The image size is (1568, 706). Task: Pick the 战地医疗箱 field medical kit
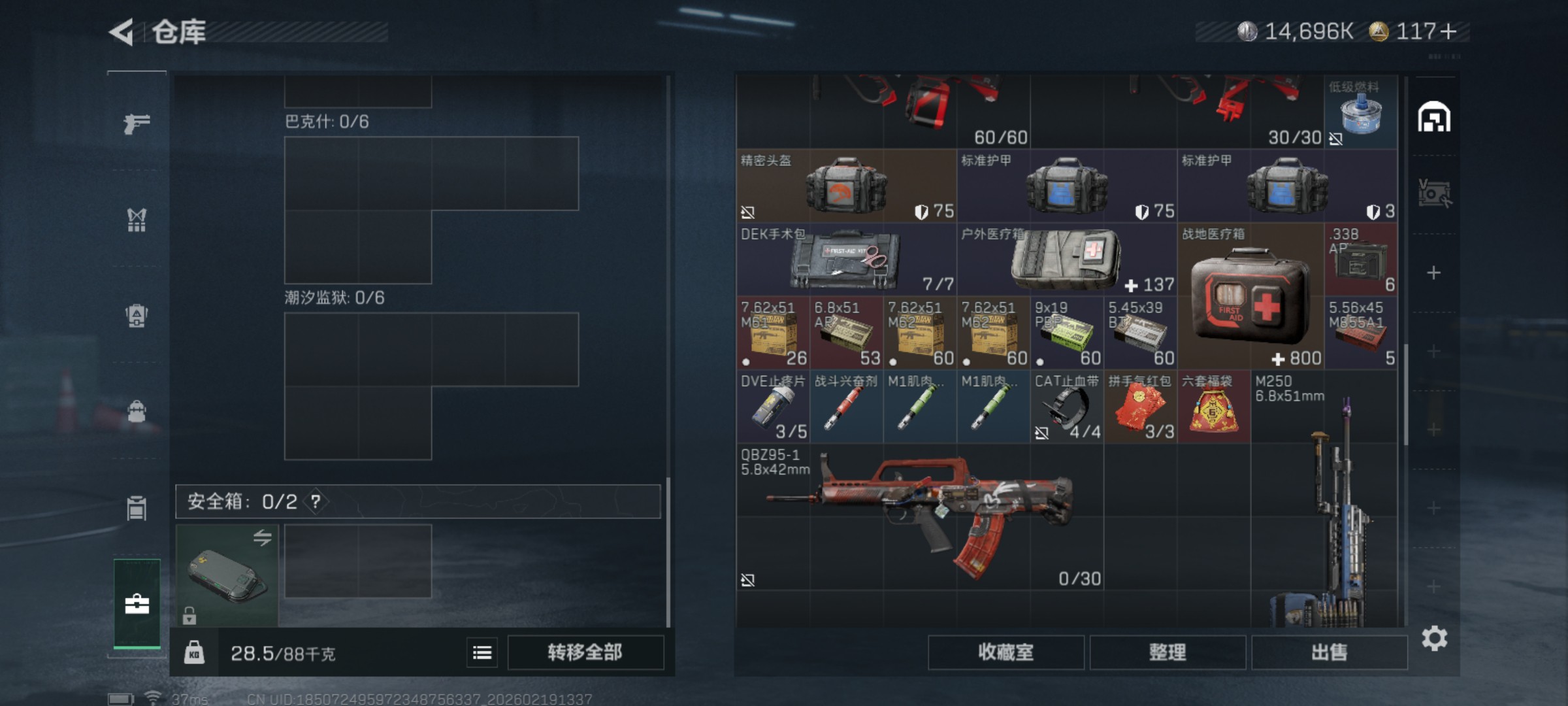(x=1250, y=297)
